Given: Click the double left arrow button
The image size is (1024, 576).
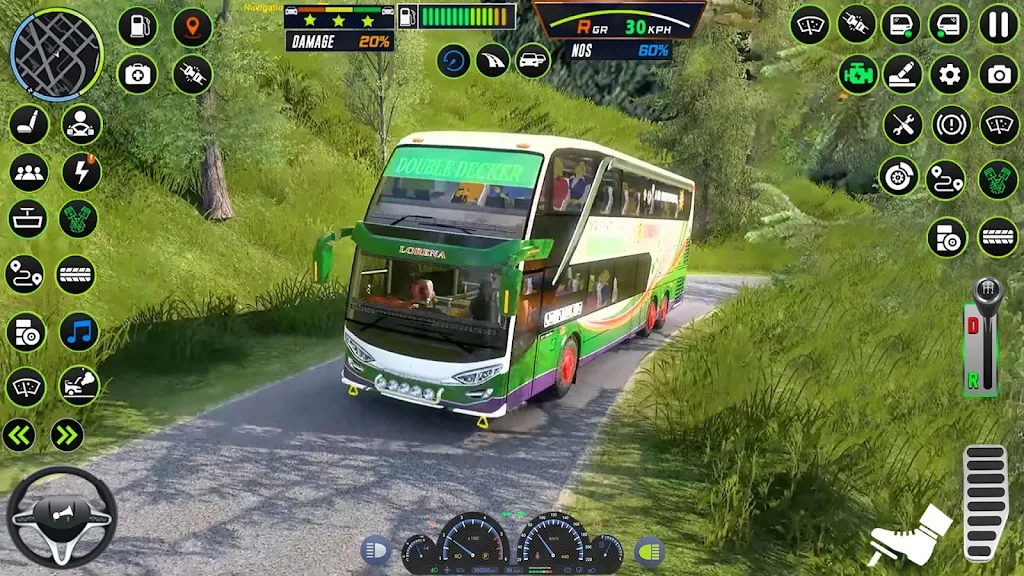Looking at the screenshot, I should (x=19, y=434).
